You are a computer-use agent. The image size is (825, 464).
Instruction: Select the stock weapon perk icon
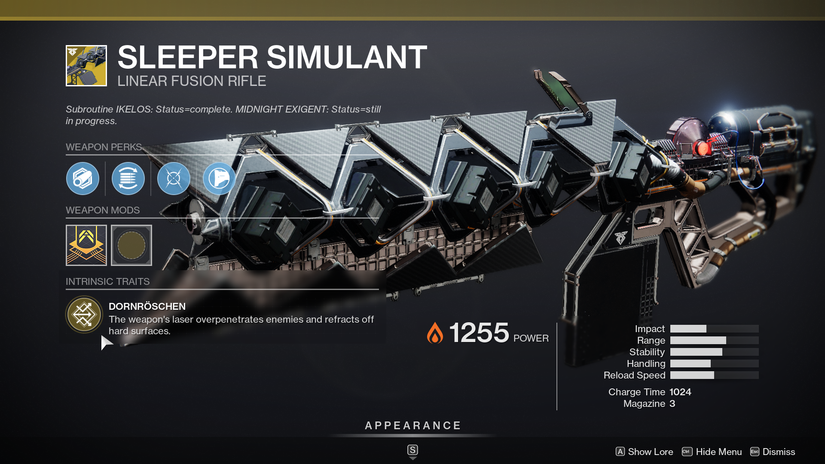point(217,179)
